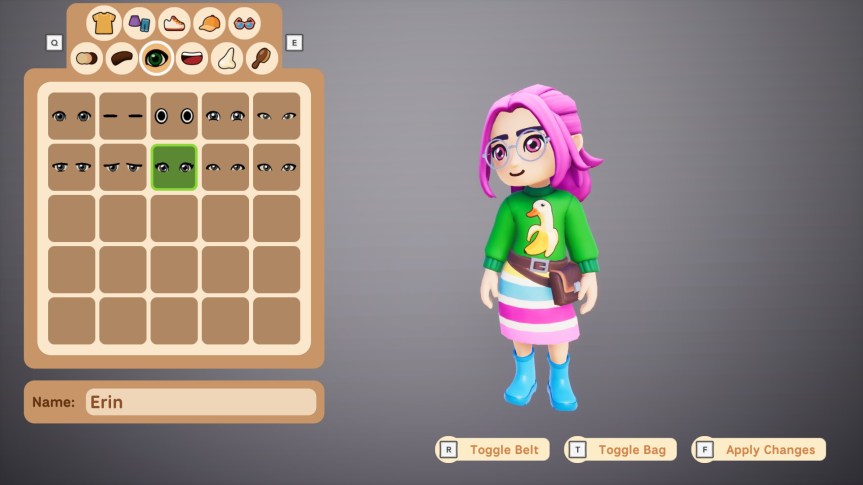The image size is (863, 485).
Task: Select the green highlighted eye style
Action: [174, 167]
